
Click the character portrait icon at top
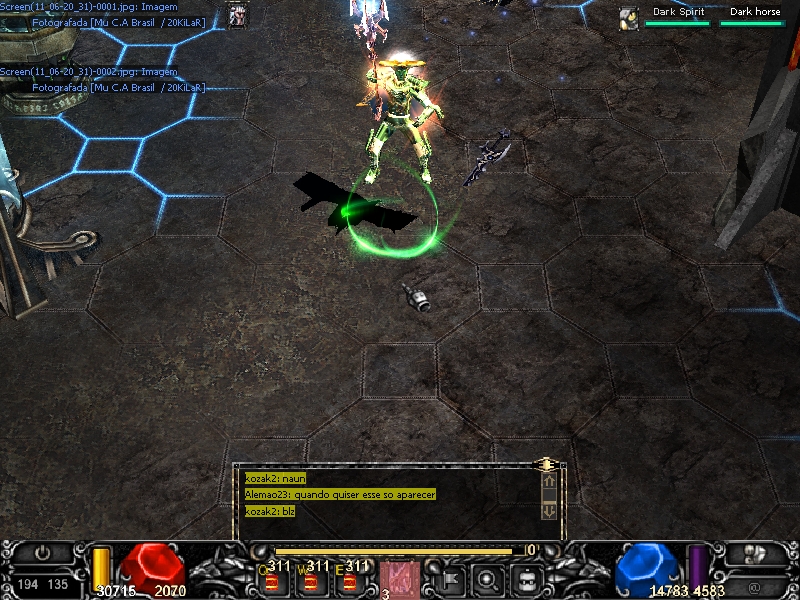click(x=238, y=15)
